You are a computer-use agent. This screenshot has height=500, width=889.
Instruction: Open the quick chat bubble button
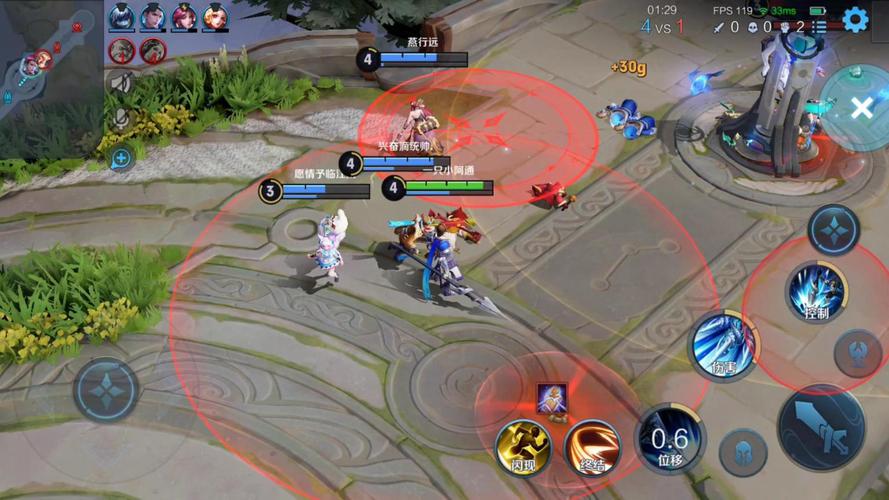coord(121,157)
